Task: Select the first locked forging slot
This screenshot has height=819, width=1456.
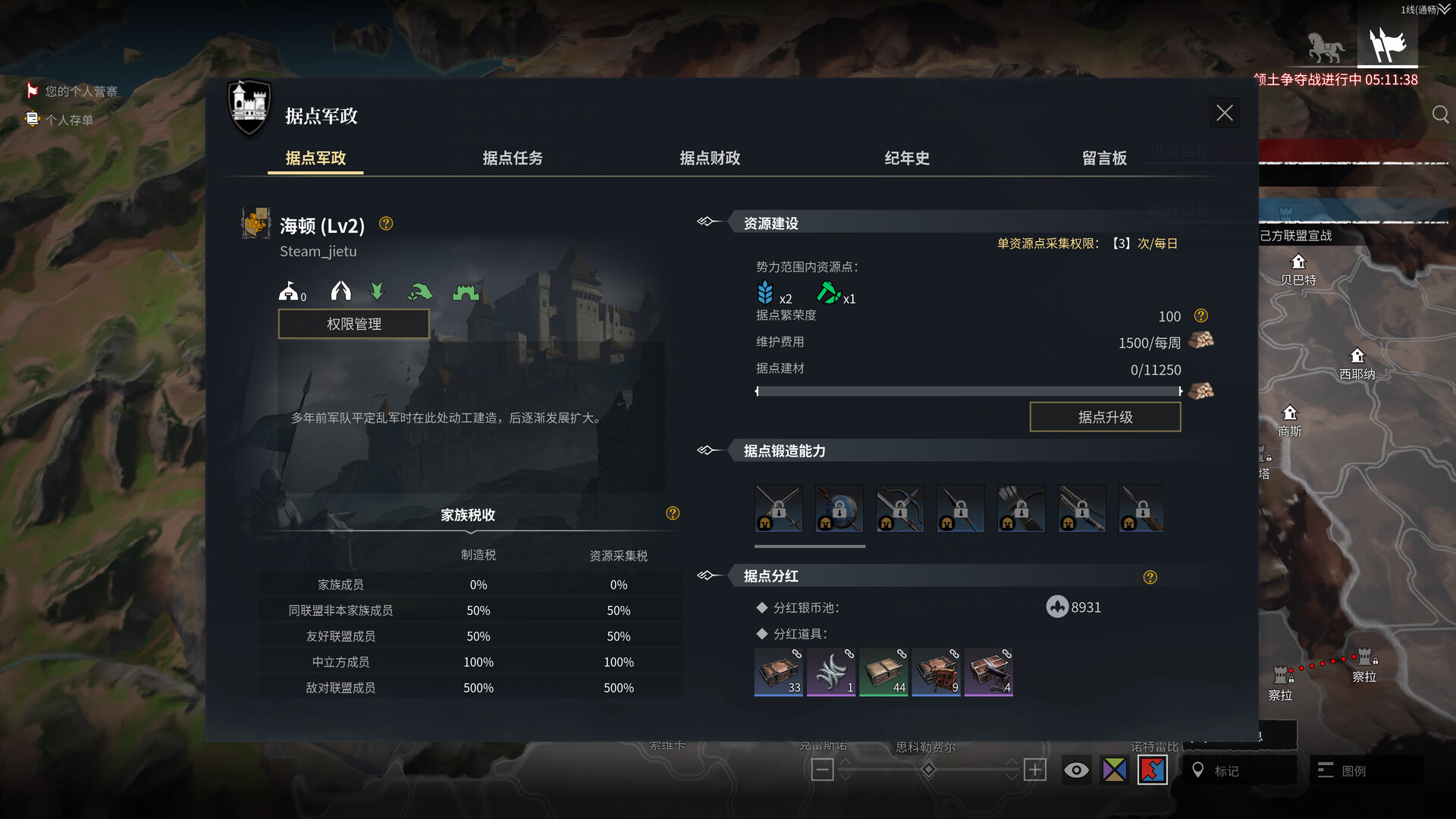Action: tap(778, 508)
